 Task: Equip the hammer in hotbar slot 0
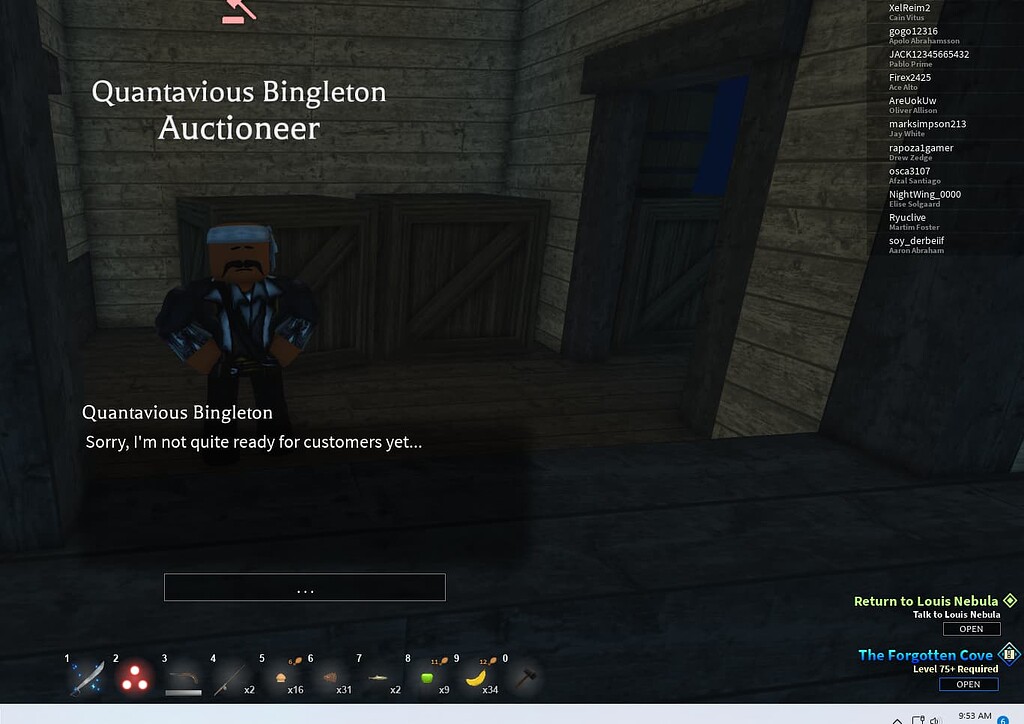522,680
